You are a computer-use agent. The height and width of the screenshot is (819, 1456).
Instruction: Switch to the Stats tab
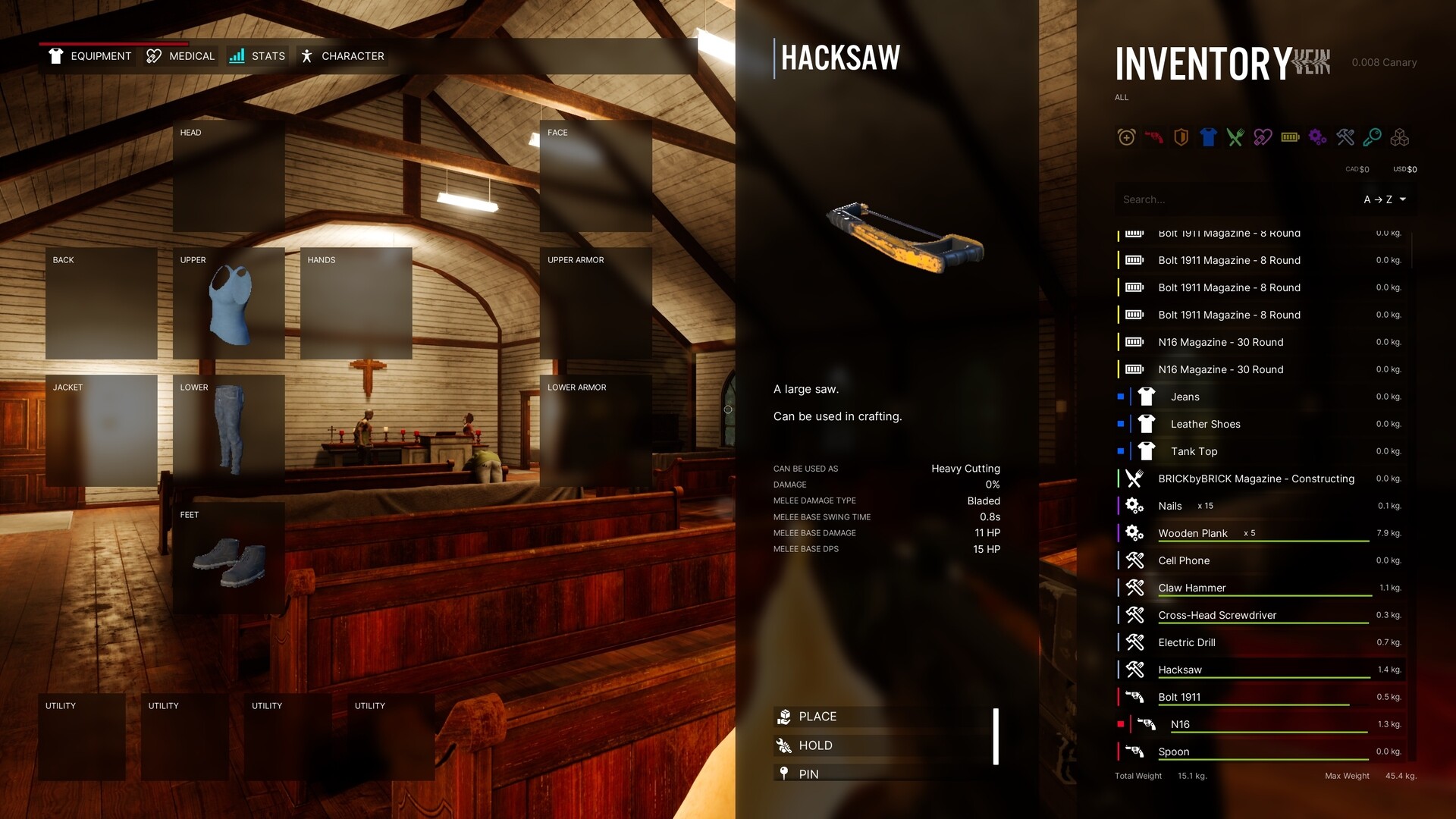click(x=258, y=55)
